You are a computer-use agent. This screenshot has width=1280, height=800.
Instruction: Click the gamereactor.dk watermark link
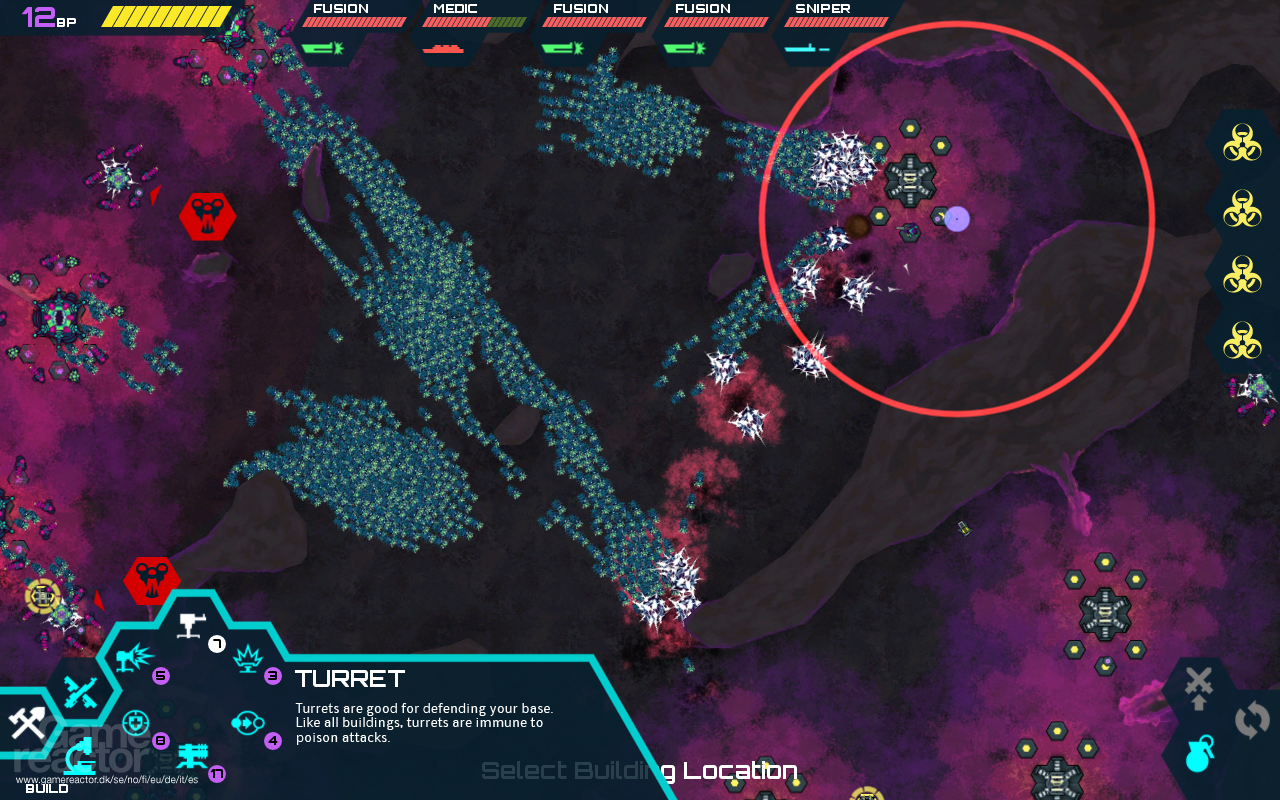pos(105,779)
